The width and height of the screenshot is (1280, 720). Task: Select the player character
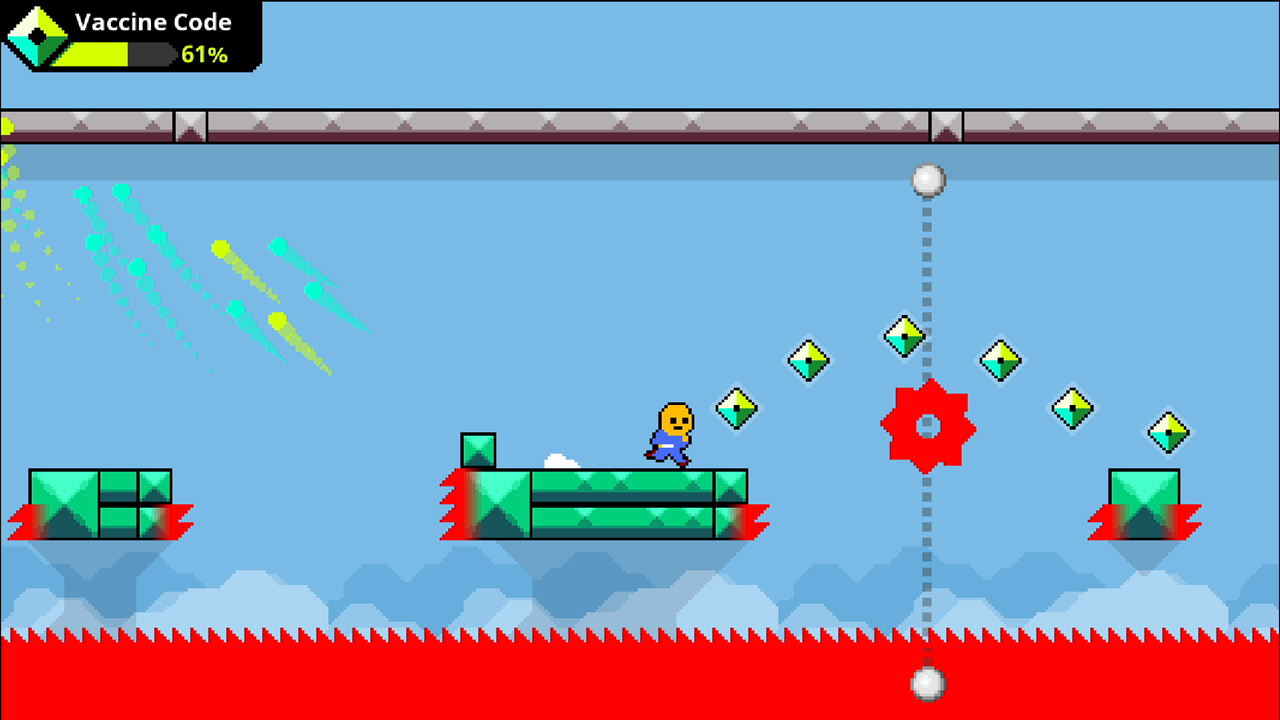670,430
